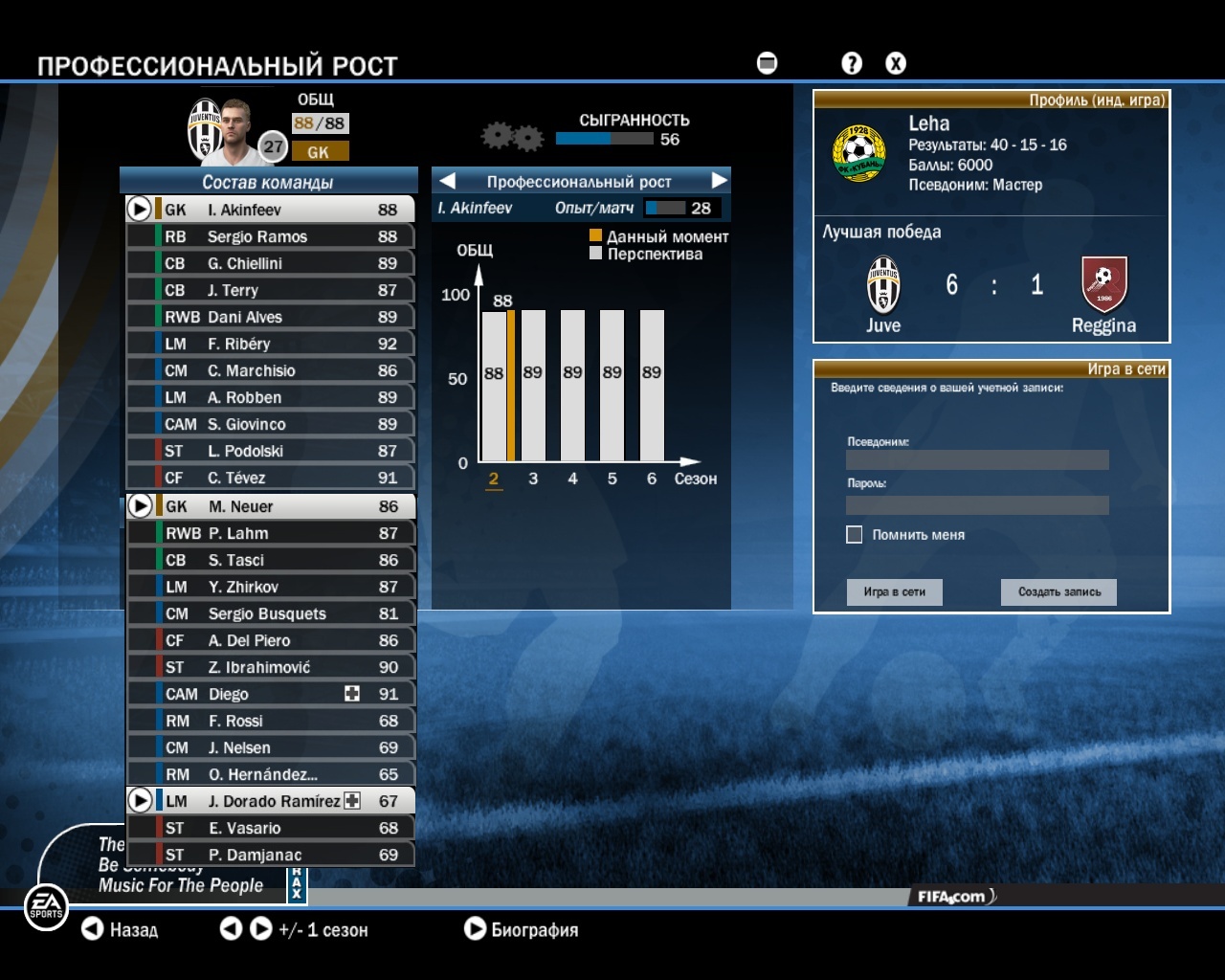Toggle the Помнить меня checkbox

[855, 535]
